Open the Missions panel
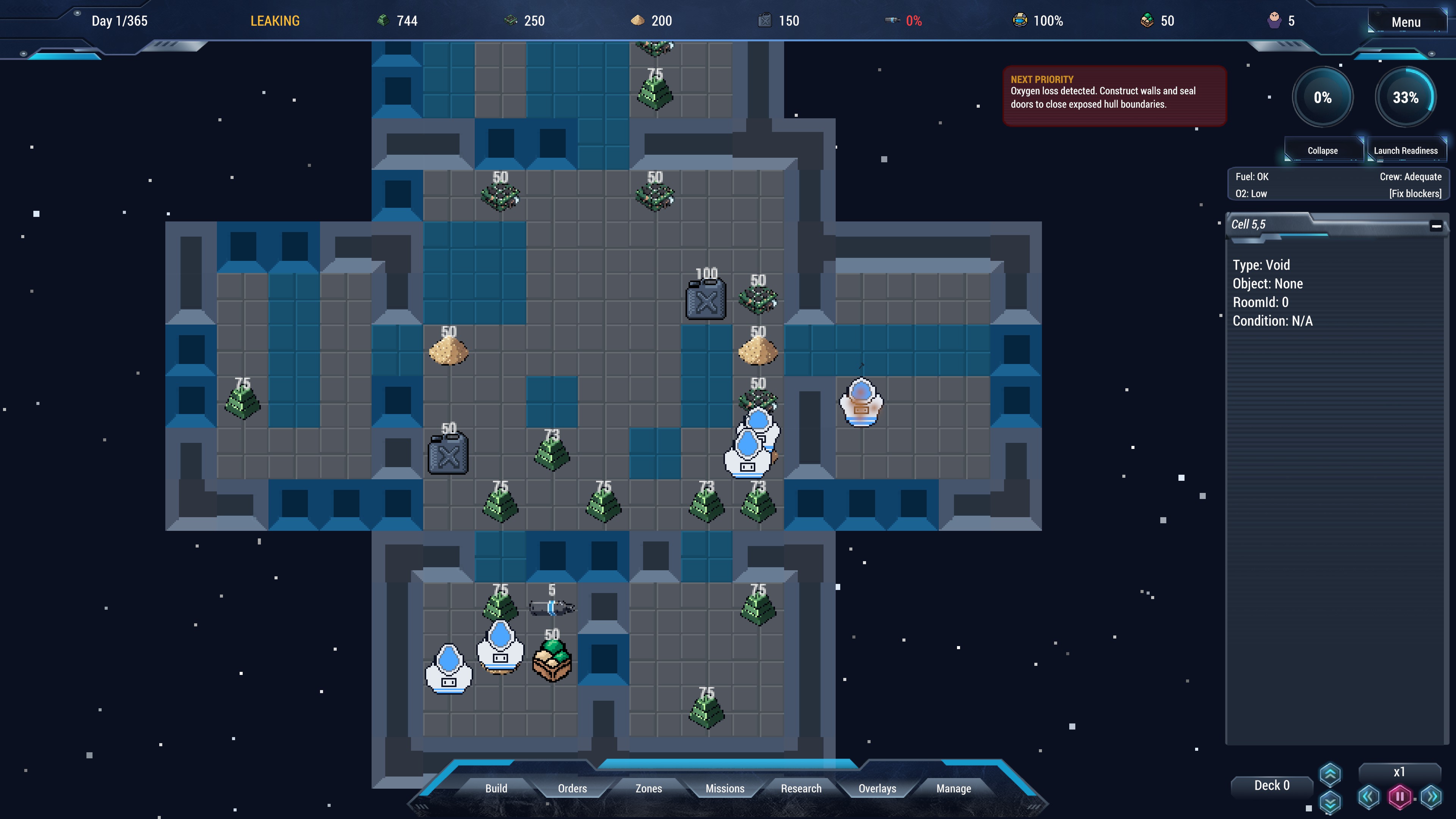 click(x=725, y=788)
